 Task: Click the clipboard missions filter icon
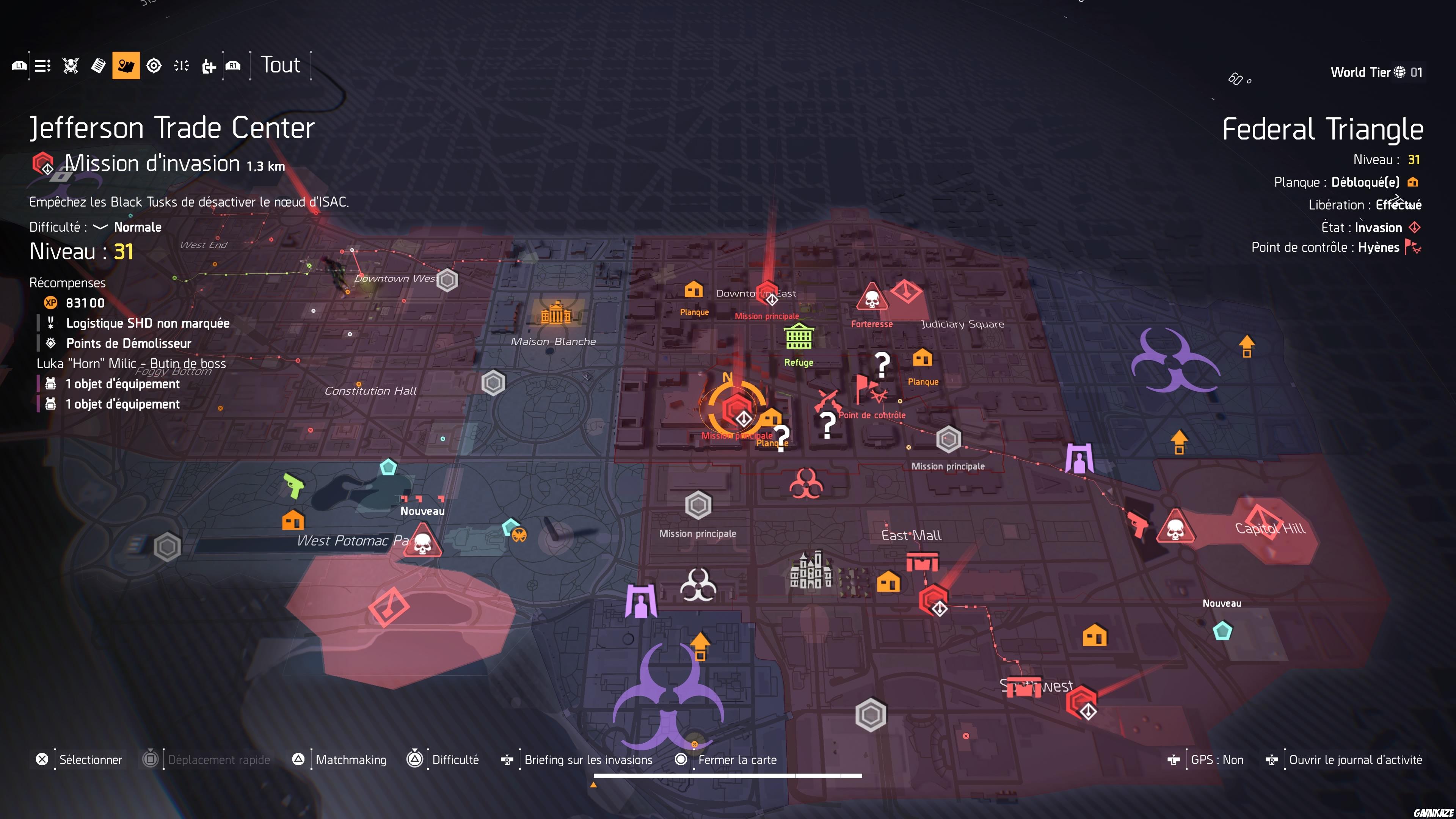coord(98,65)
